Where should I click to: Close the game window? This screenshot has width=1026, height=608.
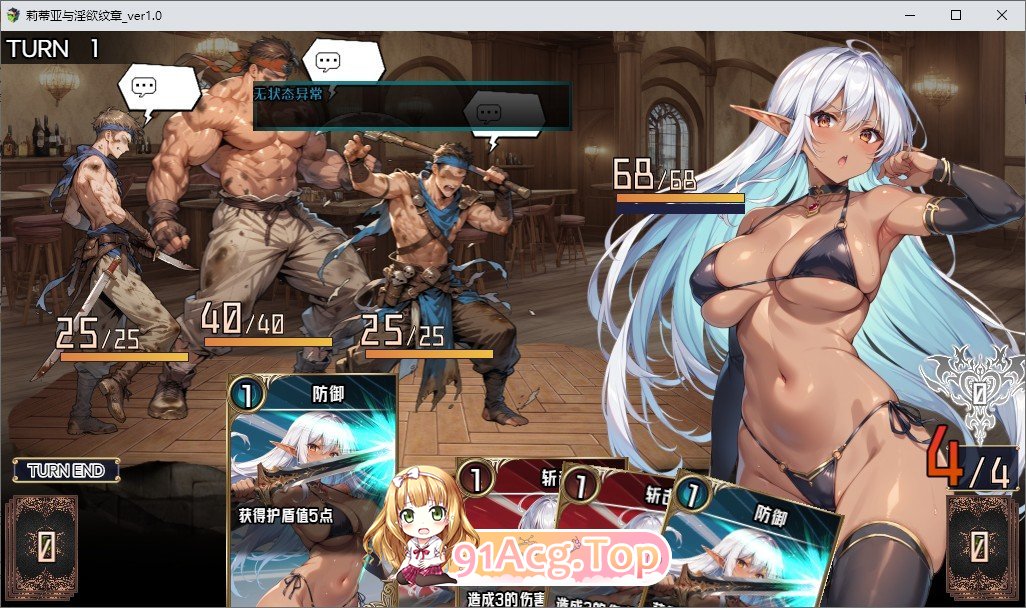click(1002, 15)
